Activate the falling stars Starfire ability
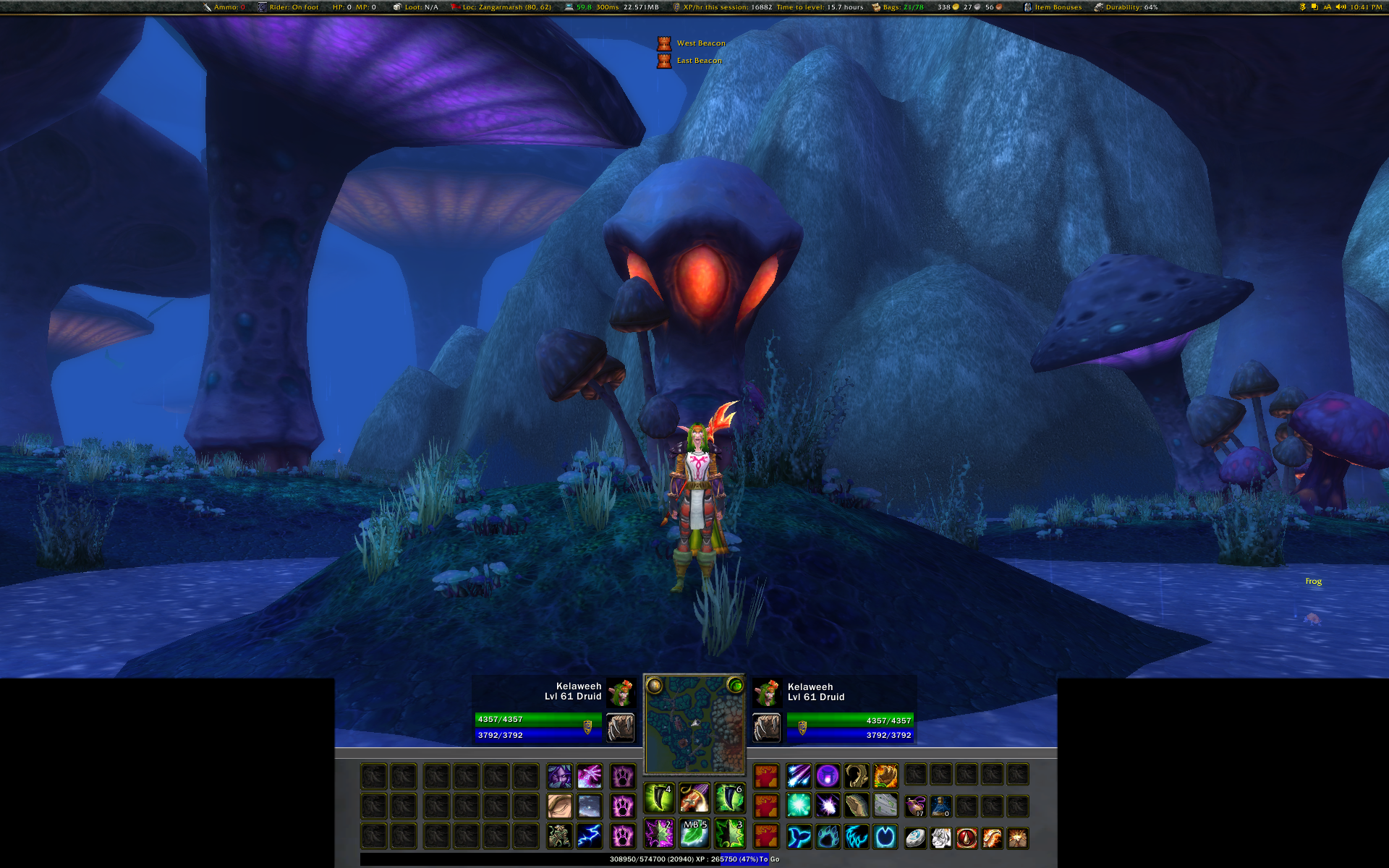 799,776
